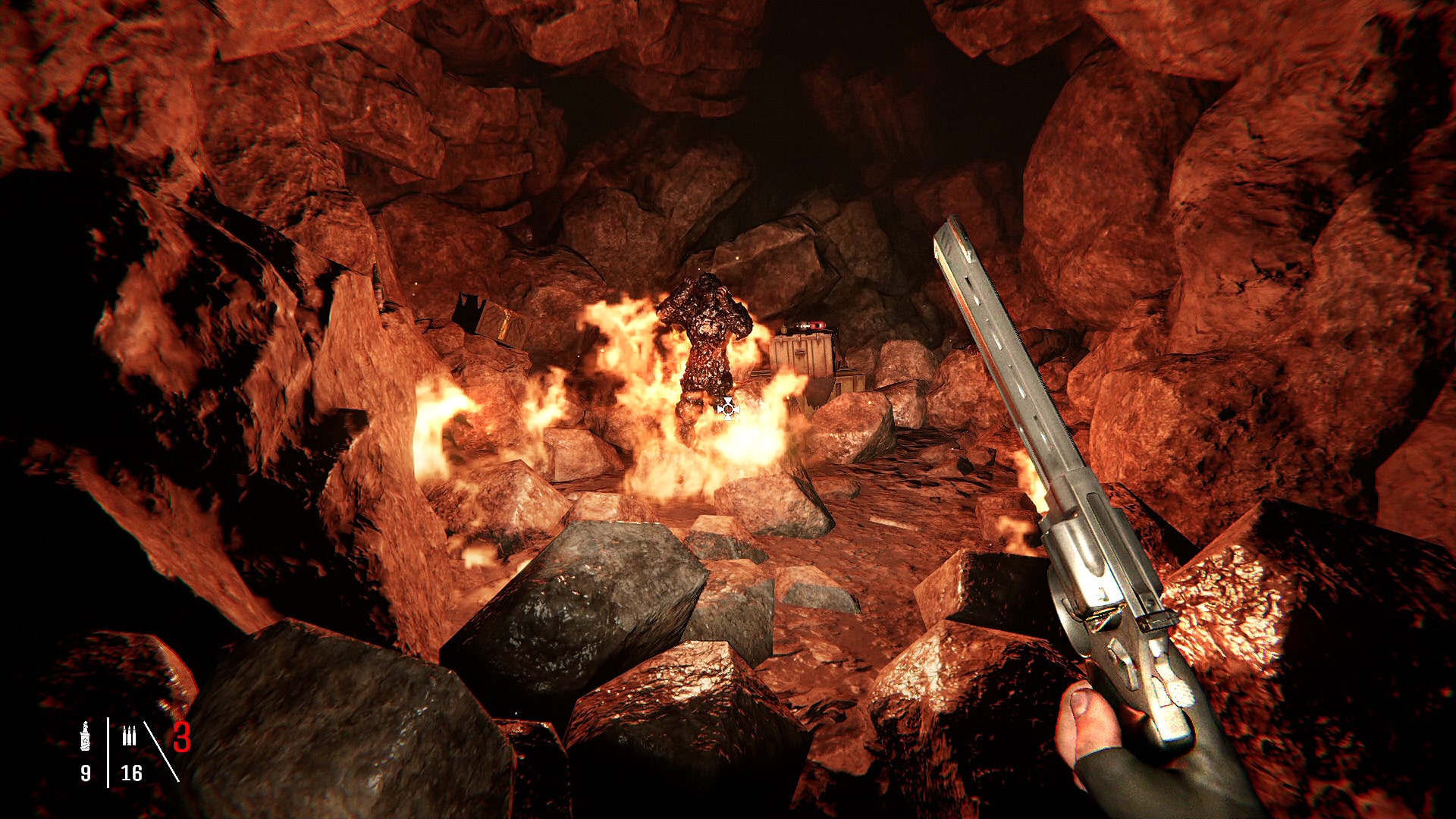Click the number 9 ammo count

coord(86,772)
